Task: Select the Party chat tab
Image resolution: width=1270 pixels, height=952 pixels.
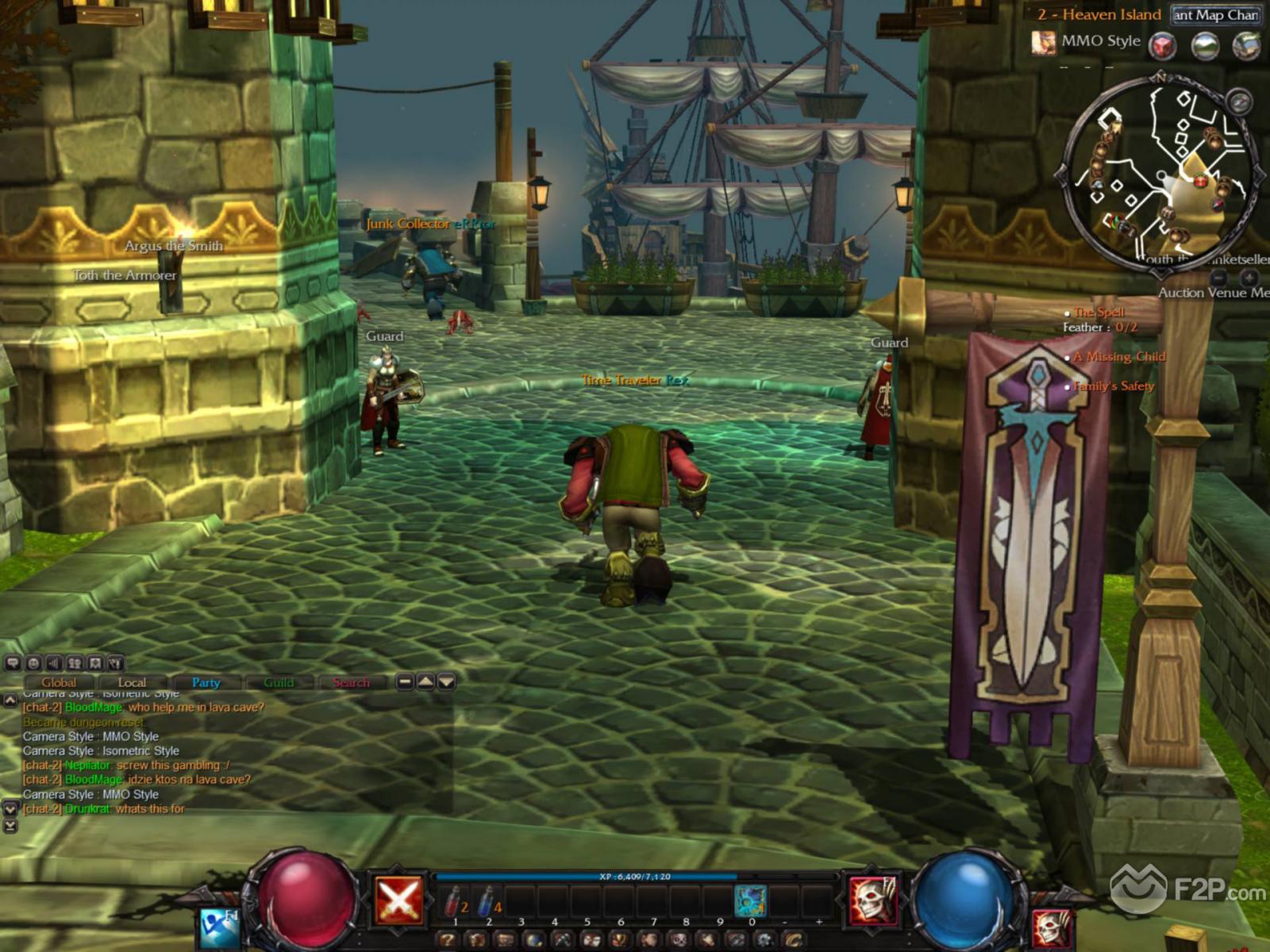Action: 206,682
